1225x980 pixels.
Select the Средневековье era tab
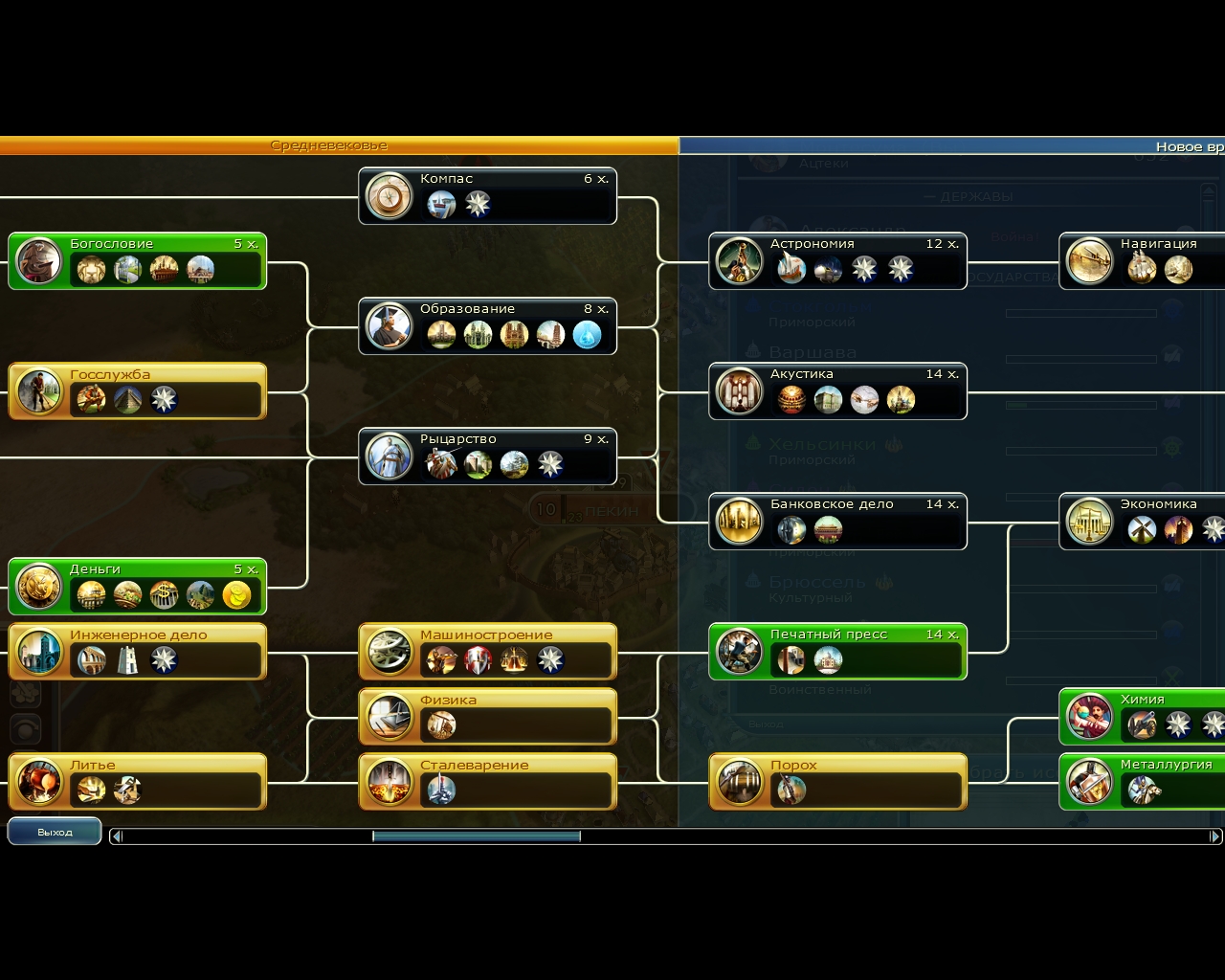(x=330, y=145)
